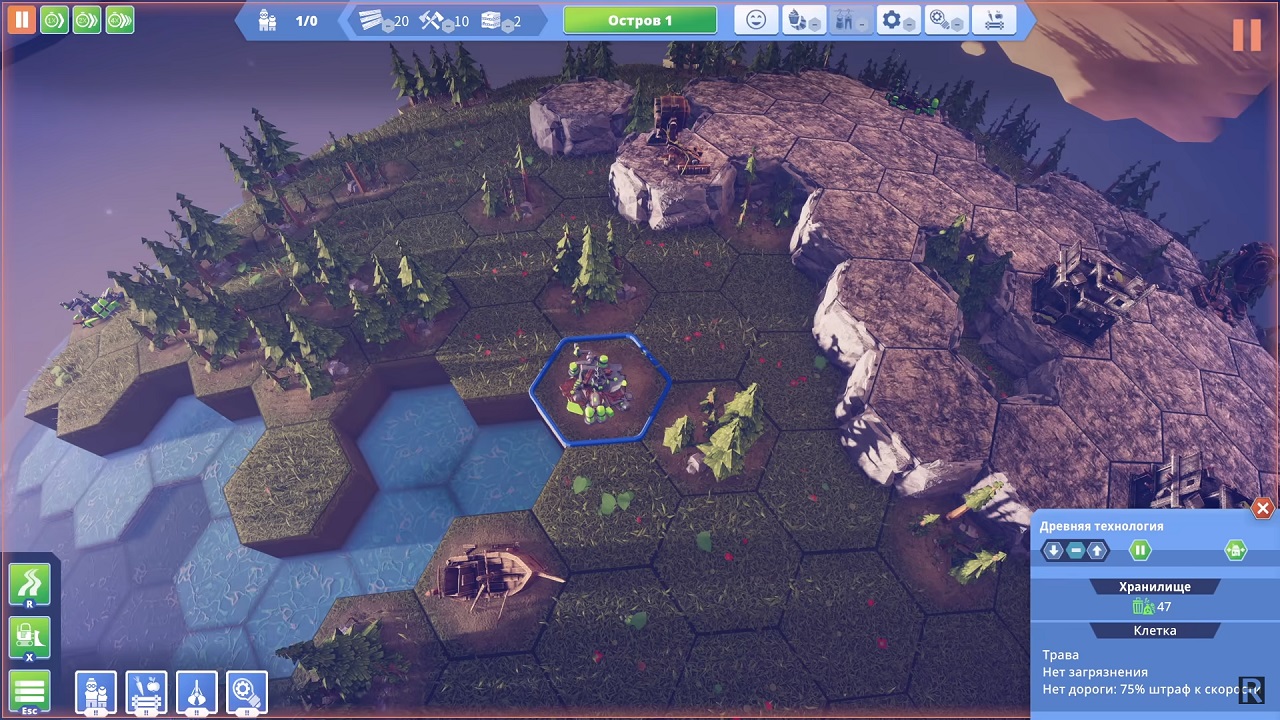Set normal priority with the minus hexagon
Viewport: 1280px width, 720px height.
click(x=1076, y=550)
